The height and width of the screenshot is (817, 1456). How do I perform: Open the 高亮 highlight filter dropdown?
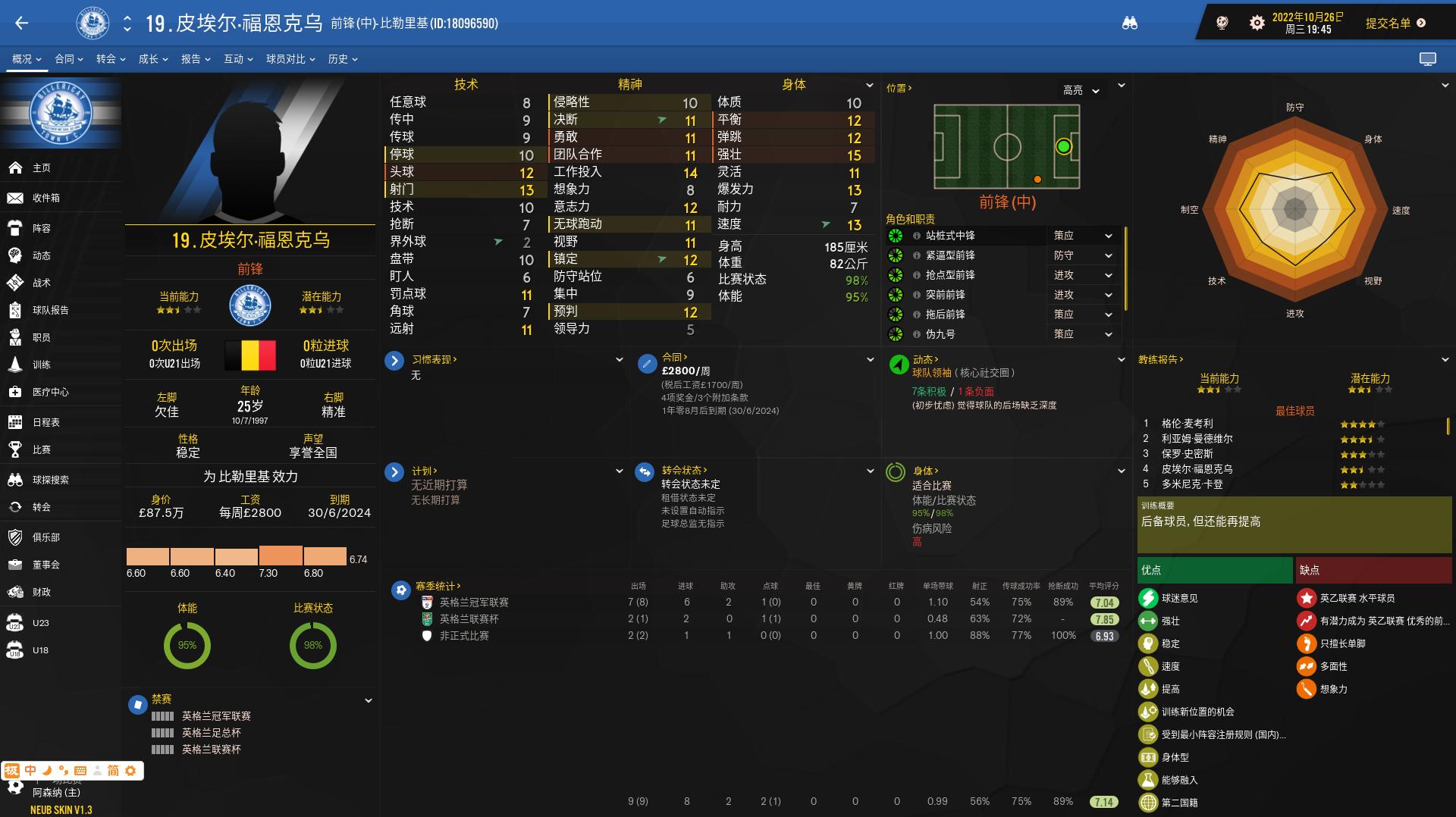tap(1079, 89)
